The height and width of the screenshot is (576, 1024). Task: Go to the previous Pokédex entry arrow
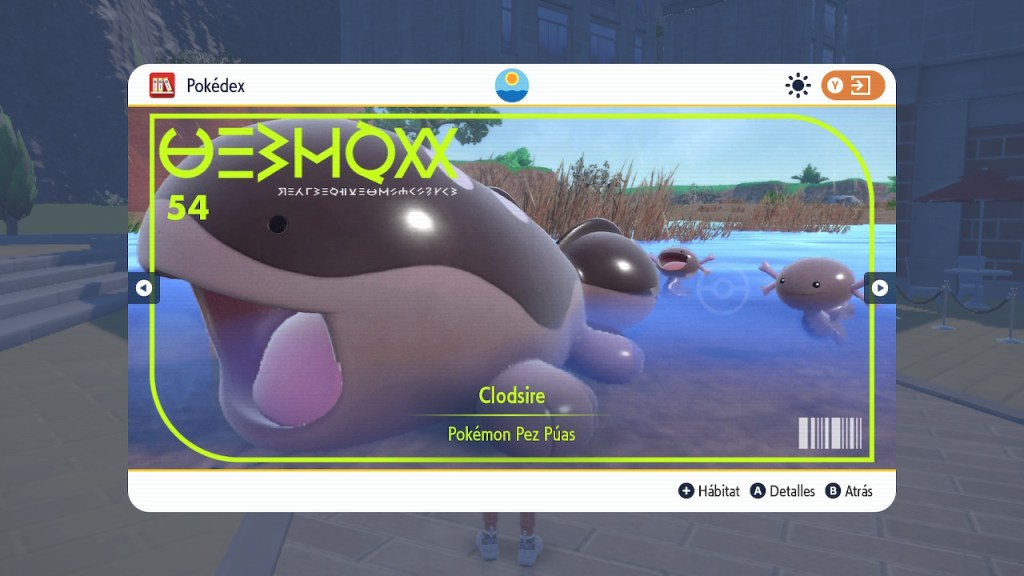click(143, 288)
